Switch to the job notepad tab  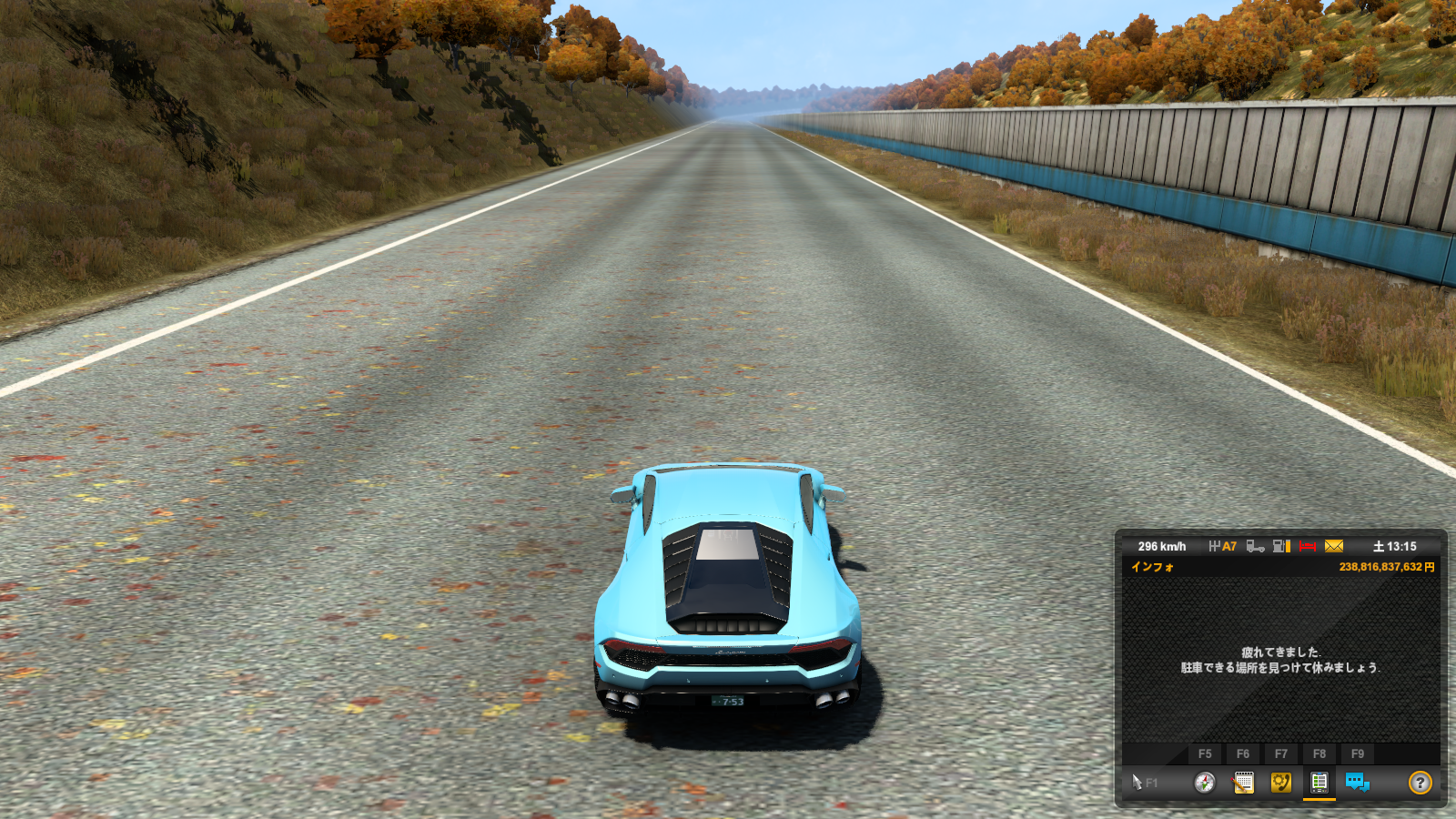pyautogui.click(x=1243, y=783)
